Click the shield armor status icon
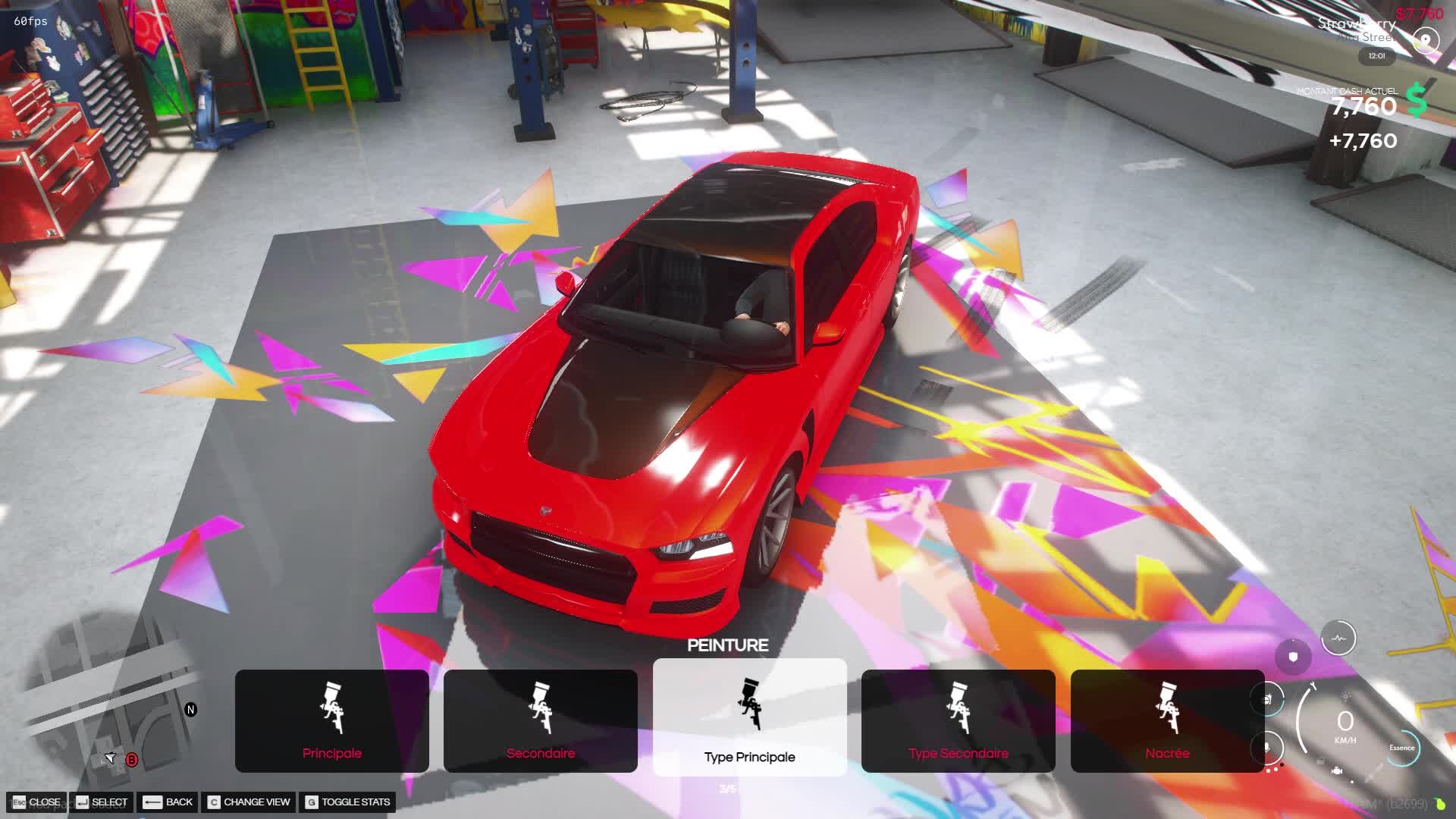The height and width of the screenshot is (819, 1456). point(1293,656)
